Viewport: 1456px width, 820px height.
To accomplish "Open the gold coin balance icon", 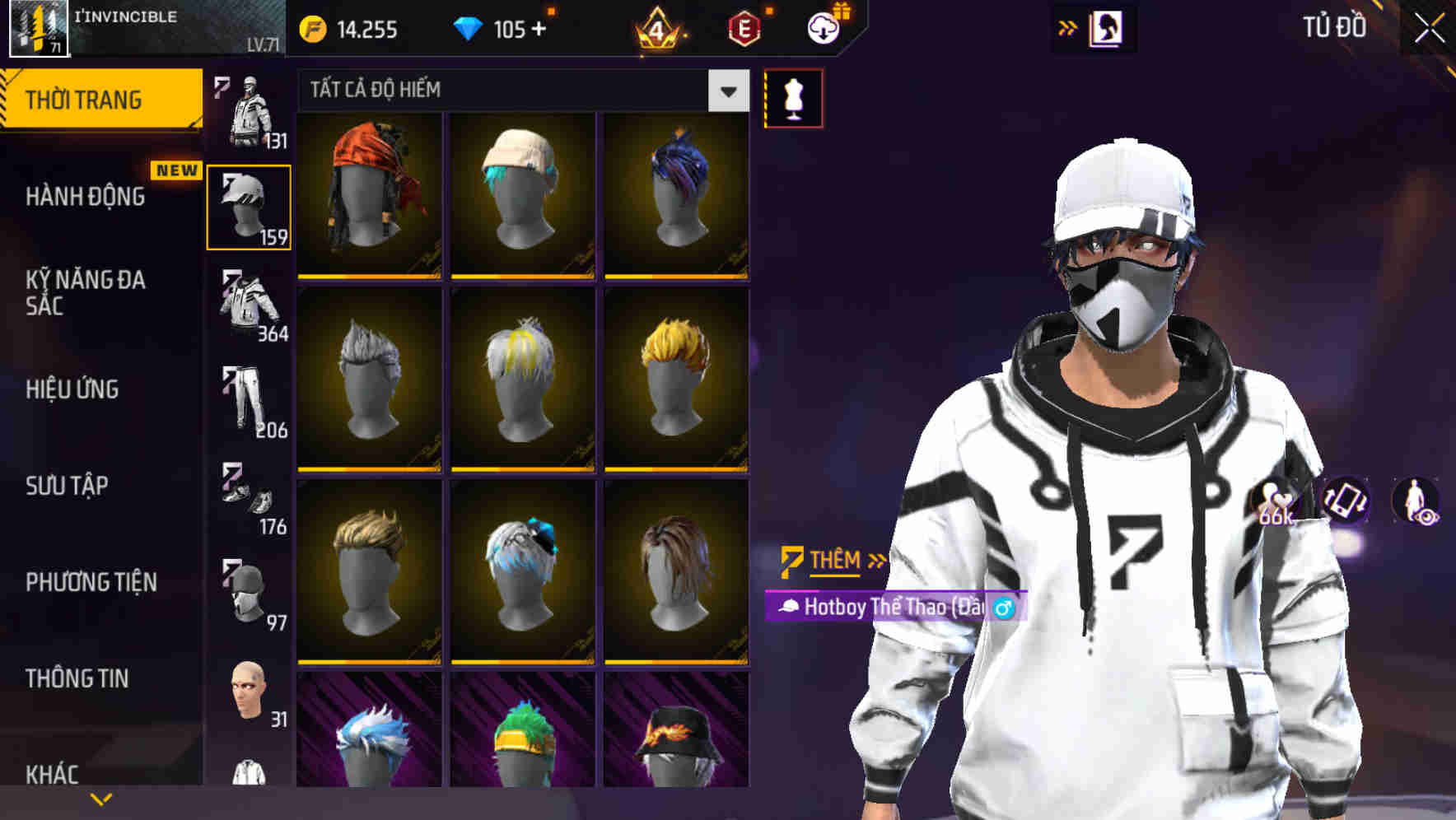I will click(313, 27).
